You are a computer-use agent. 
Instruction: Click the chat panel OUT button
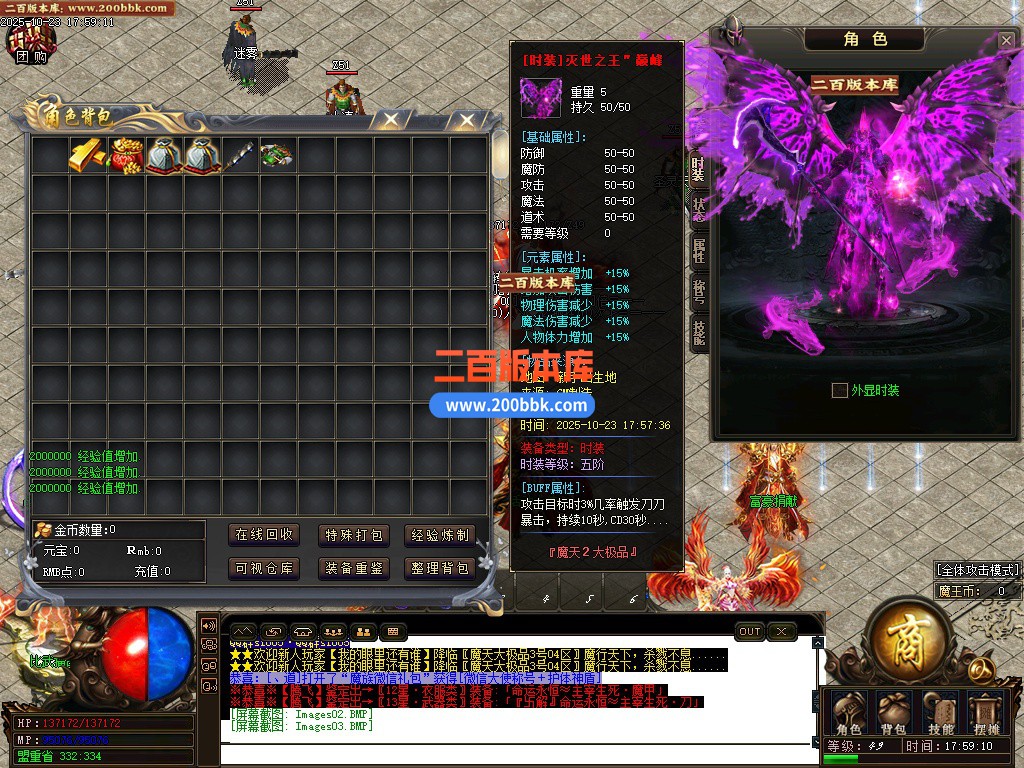(x=750, y=631)
